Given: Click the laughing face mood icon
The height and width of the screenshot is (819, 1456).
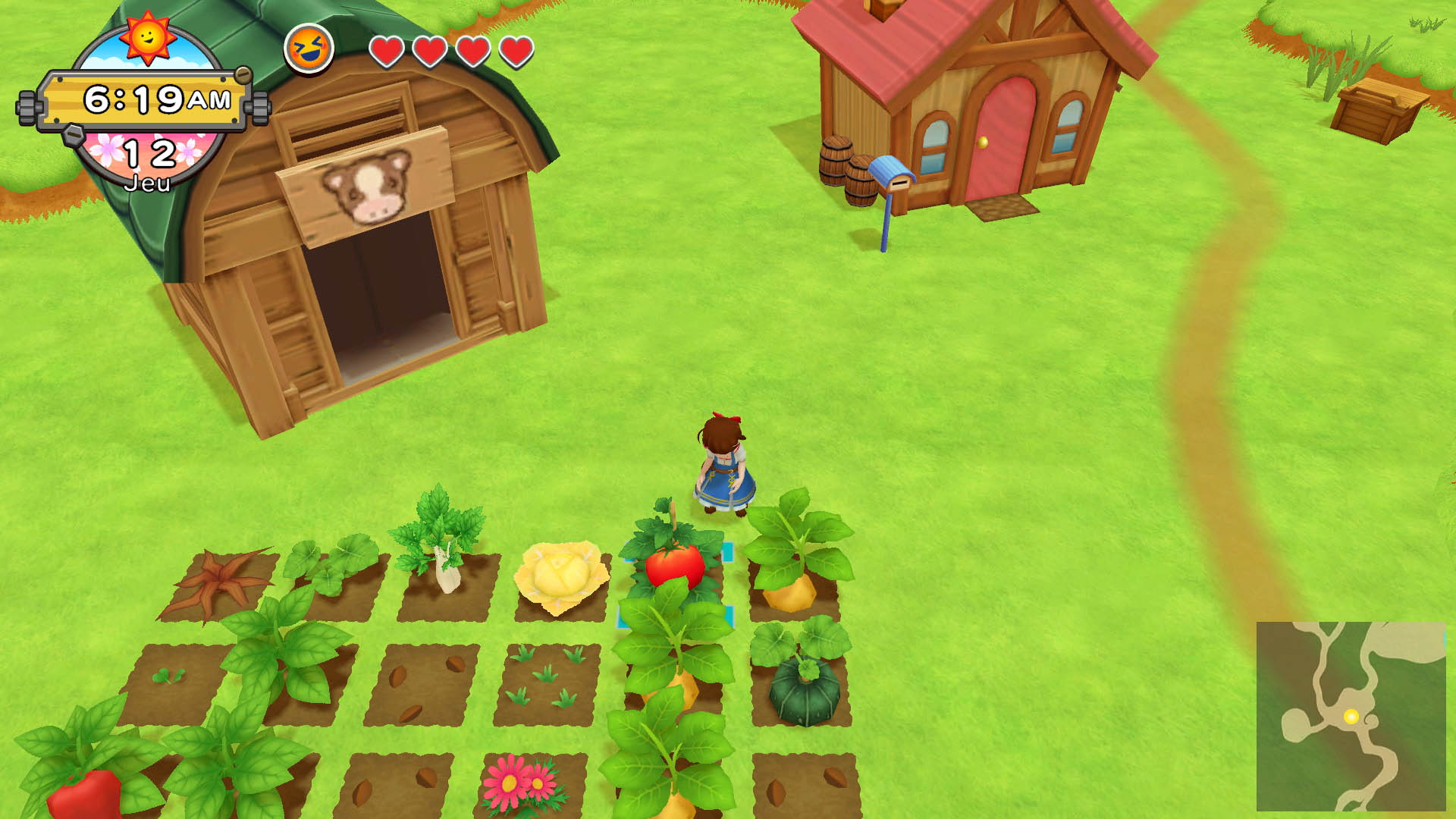Looking at the screenshot, I should click(x=309, y=49).
